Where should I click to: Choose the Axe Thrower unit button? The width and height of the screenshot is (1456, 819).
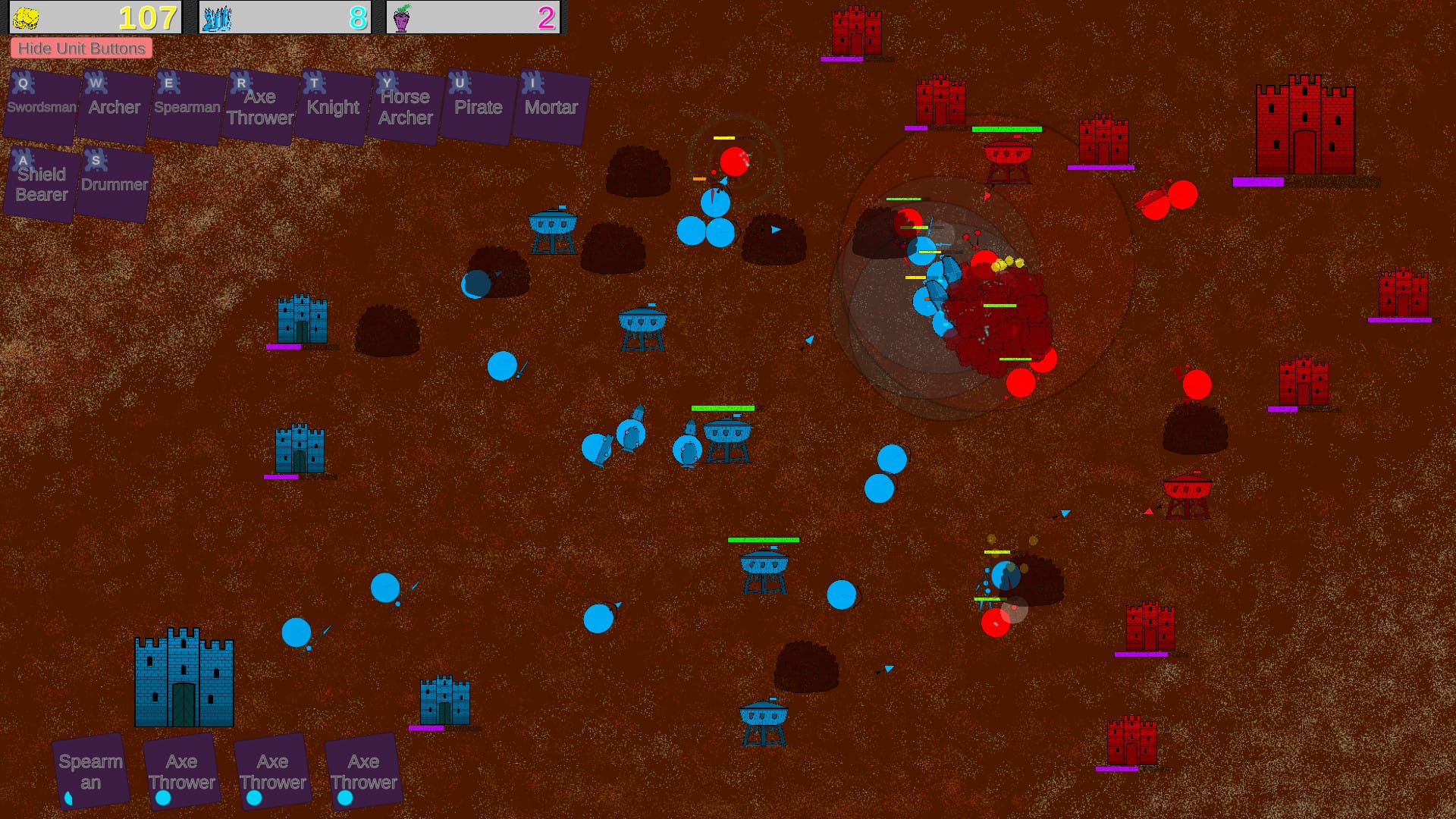click(x=260, y=107)
